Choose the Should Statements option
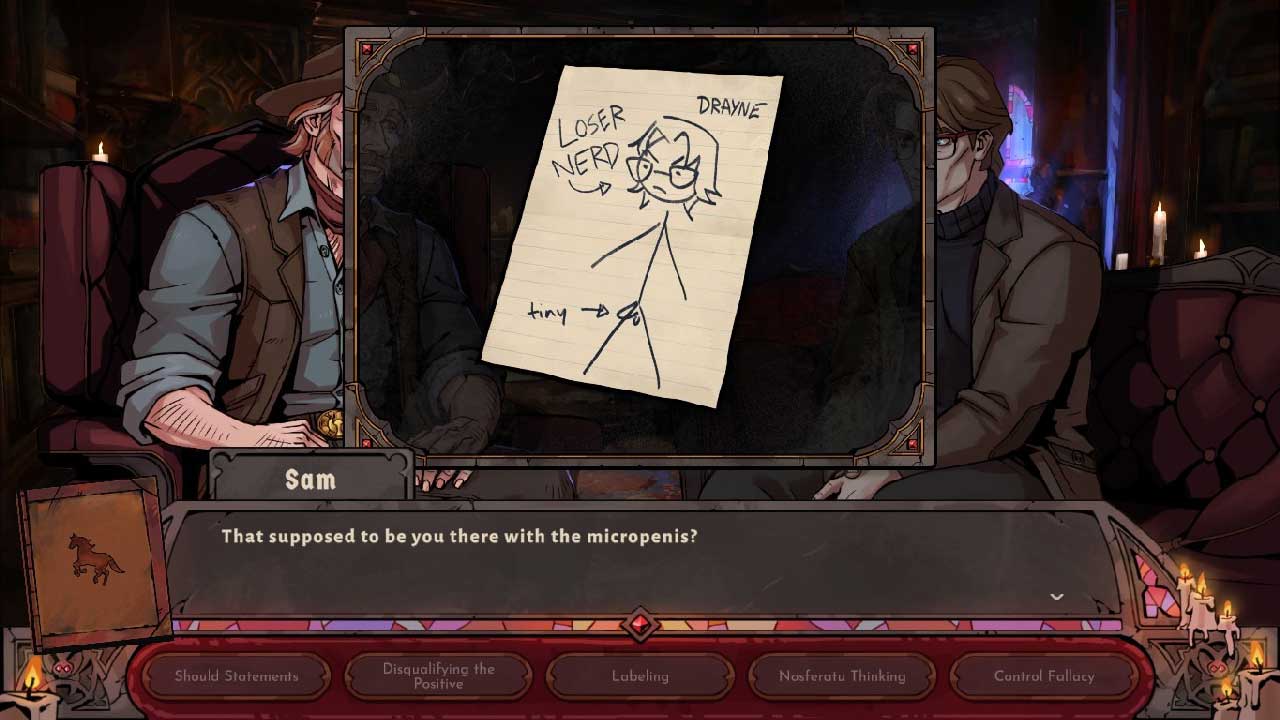This screenshot has height=720, width=1280. point(236,676)
